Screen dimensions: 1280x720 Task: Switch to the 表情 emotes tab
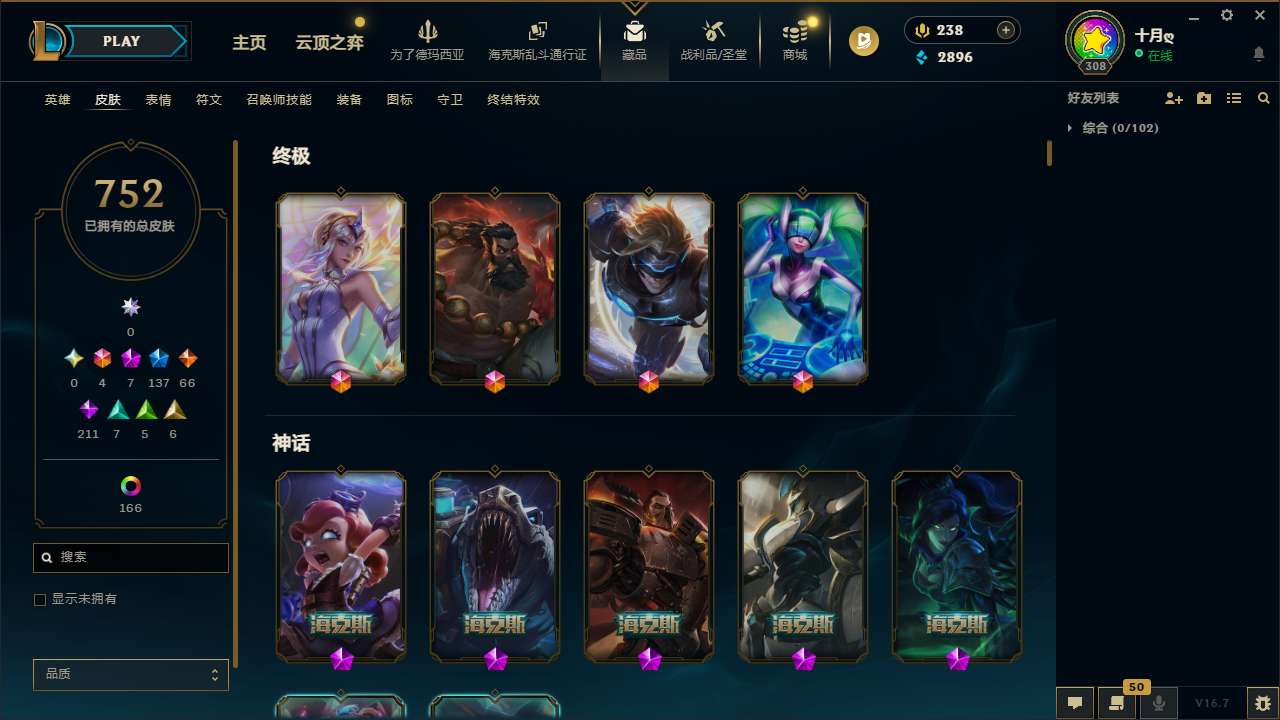(x=158, y=100)
